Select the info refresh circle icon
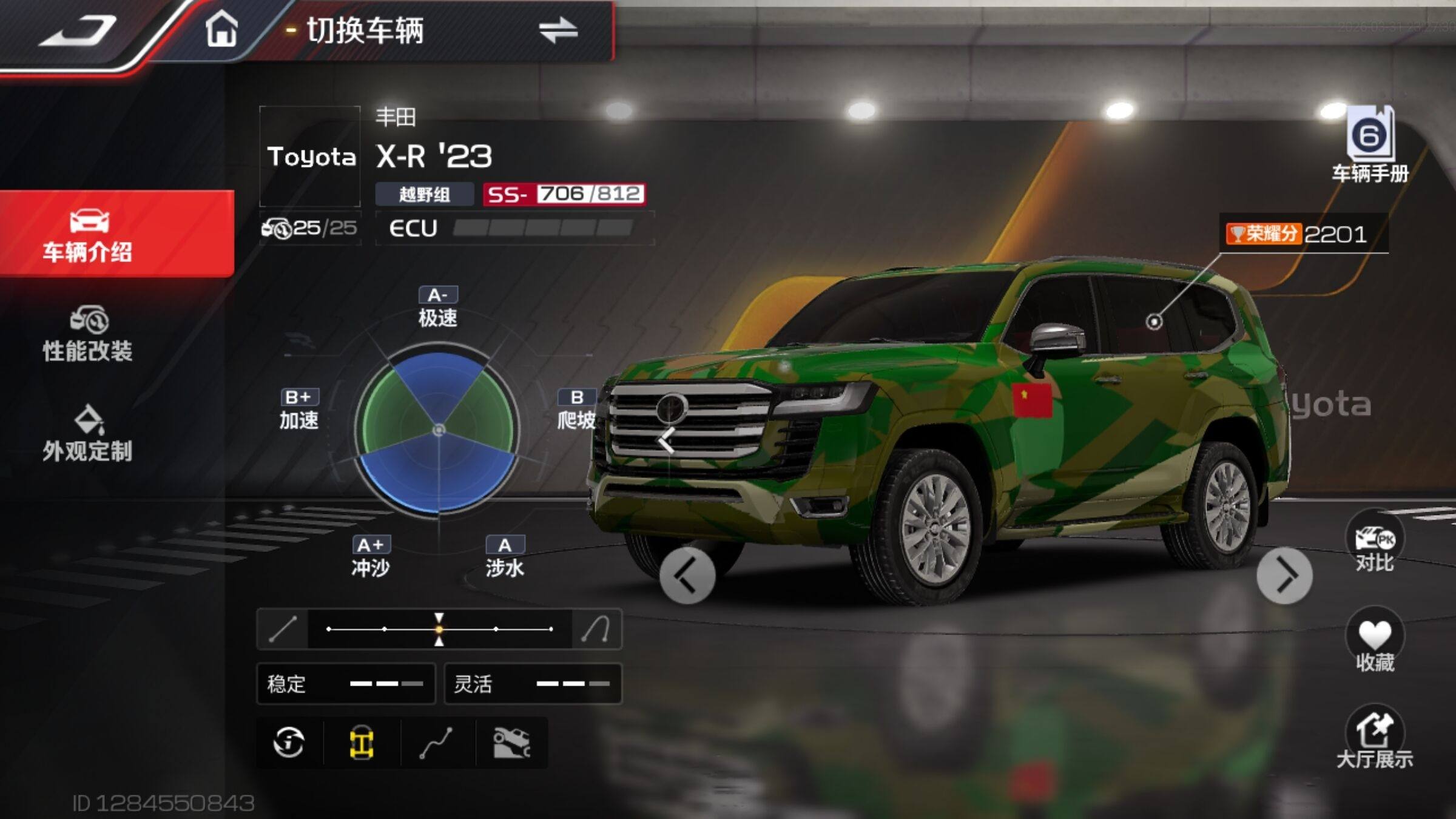 coord(289,743)
